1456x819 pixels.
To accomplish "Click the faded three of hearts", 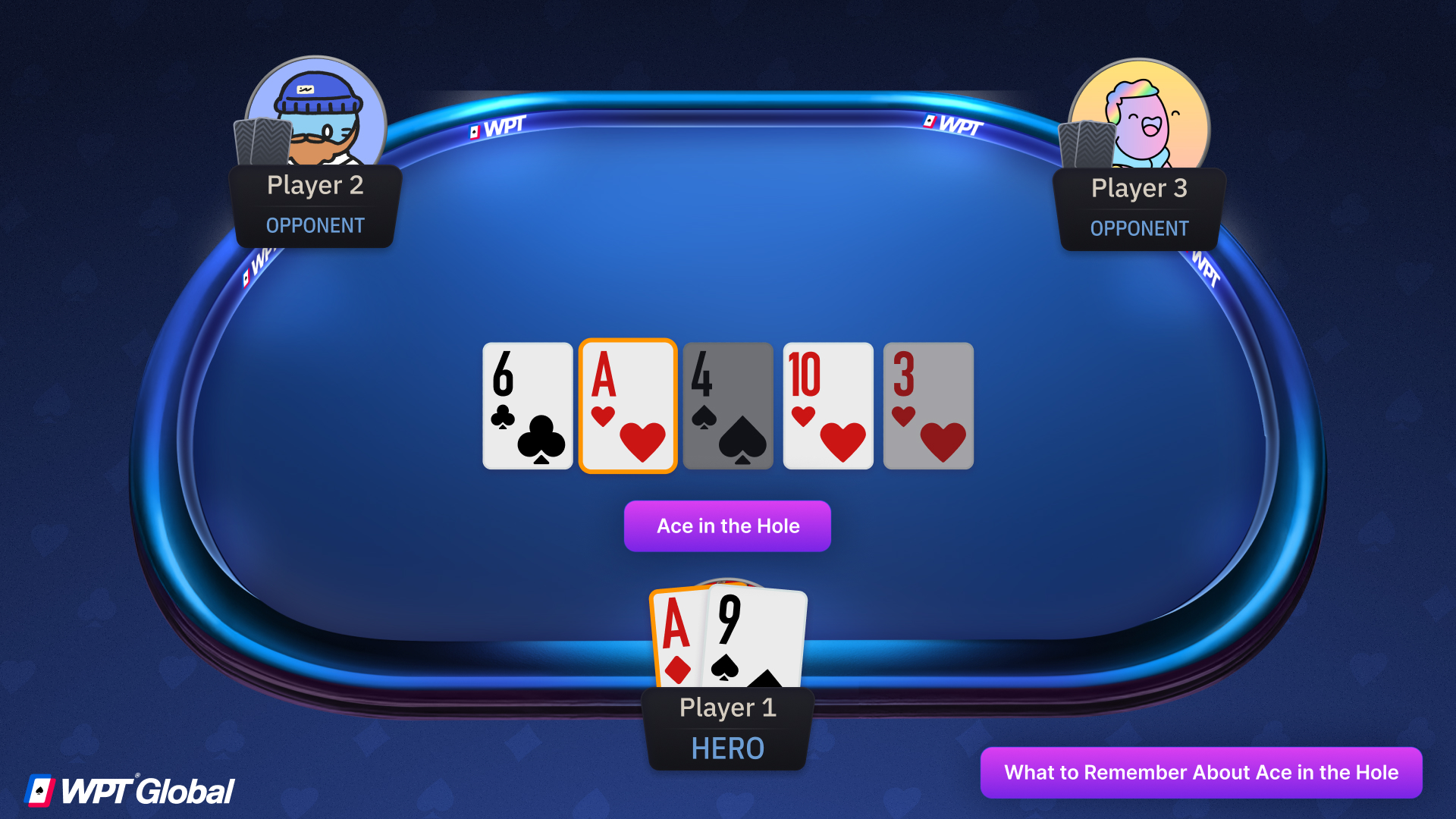I will point(927,406).
